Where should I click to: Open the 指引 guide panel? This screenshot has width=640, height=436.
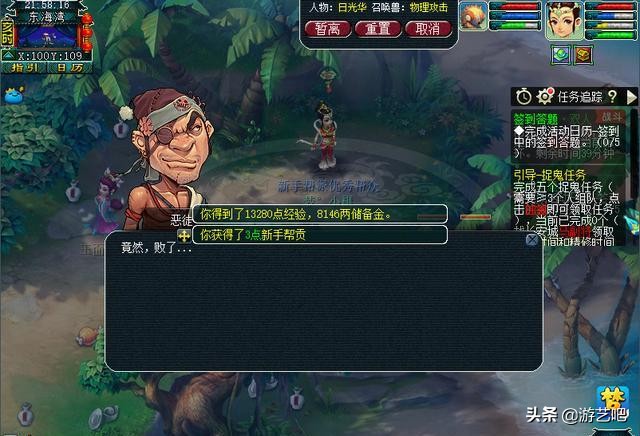[x=25, y=68]
